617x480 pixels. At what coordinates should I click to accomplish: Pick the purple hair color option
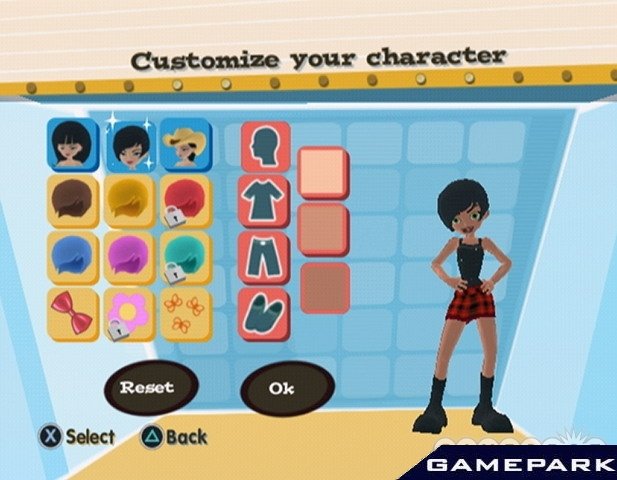tap(129, 257)
